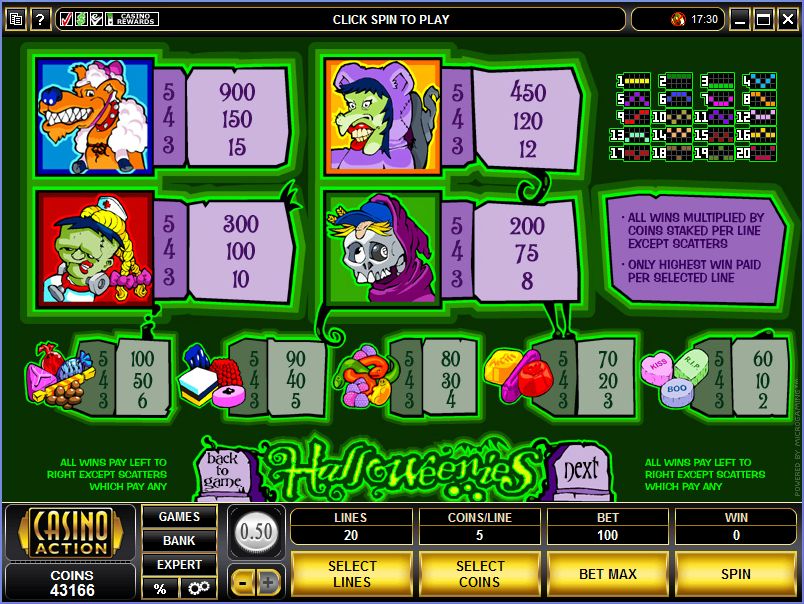Choose SELECT COINS
804x604 pixels.
(x=480, y=574)
